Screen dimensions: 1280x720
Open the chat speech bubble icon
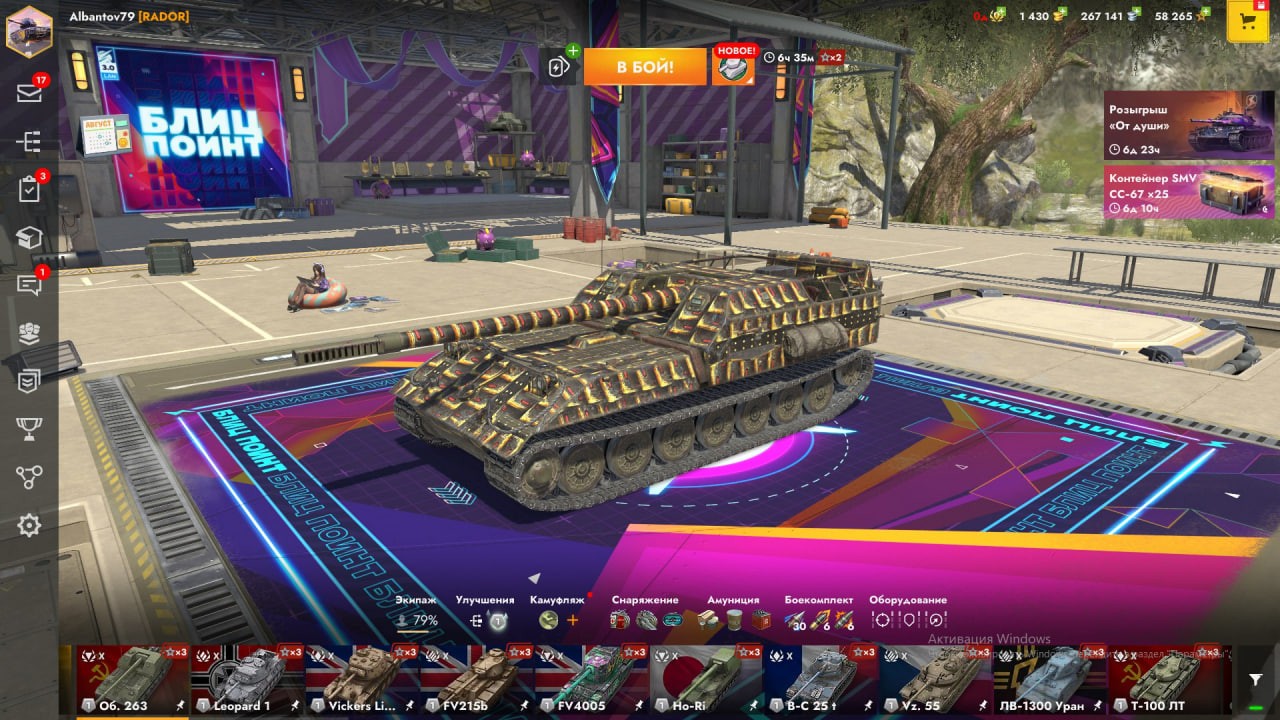point(29,285)
